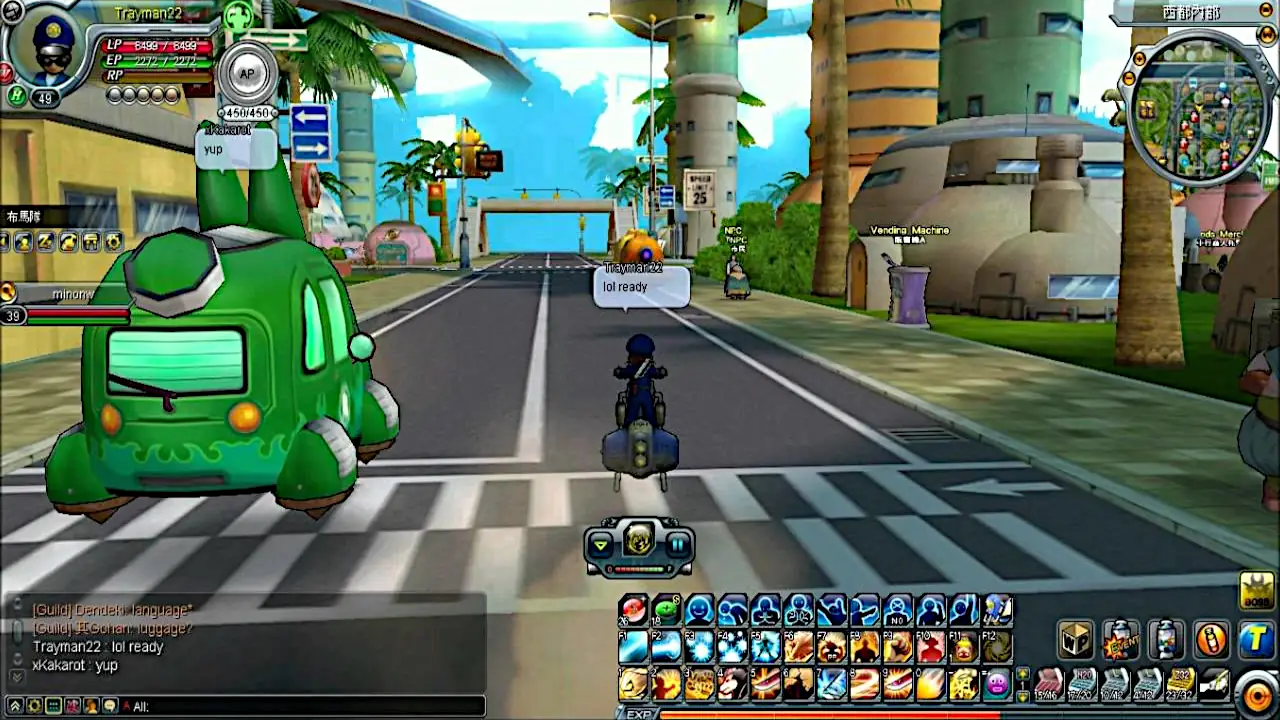Open the chat settings gear icon
1280x720 pixels.
click(x=33, y=706)
